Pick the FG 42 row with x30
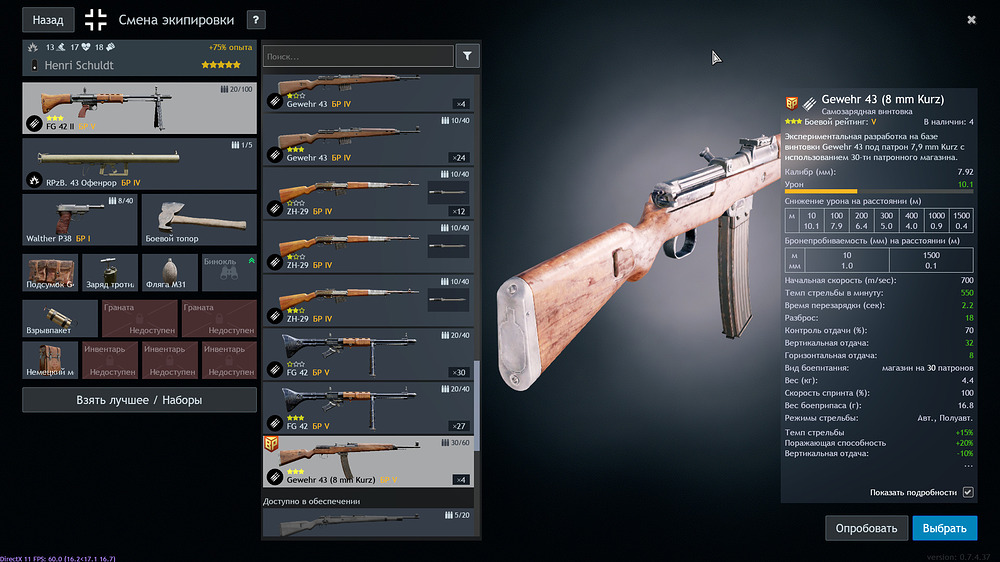 click(368, 354)
